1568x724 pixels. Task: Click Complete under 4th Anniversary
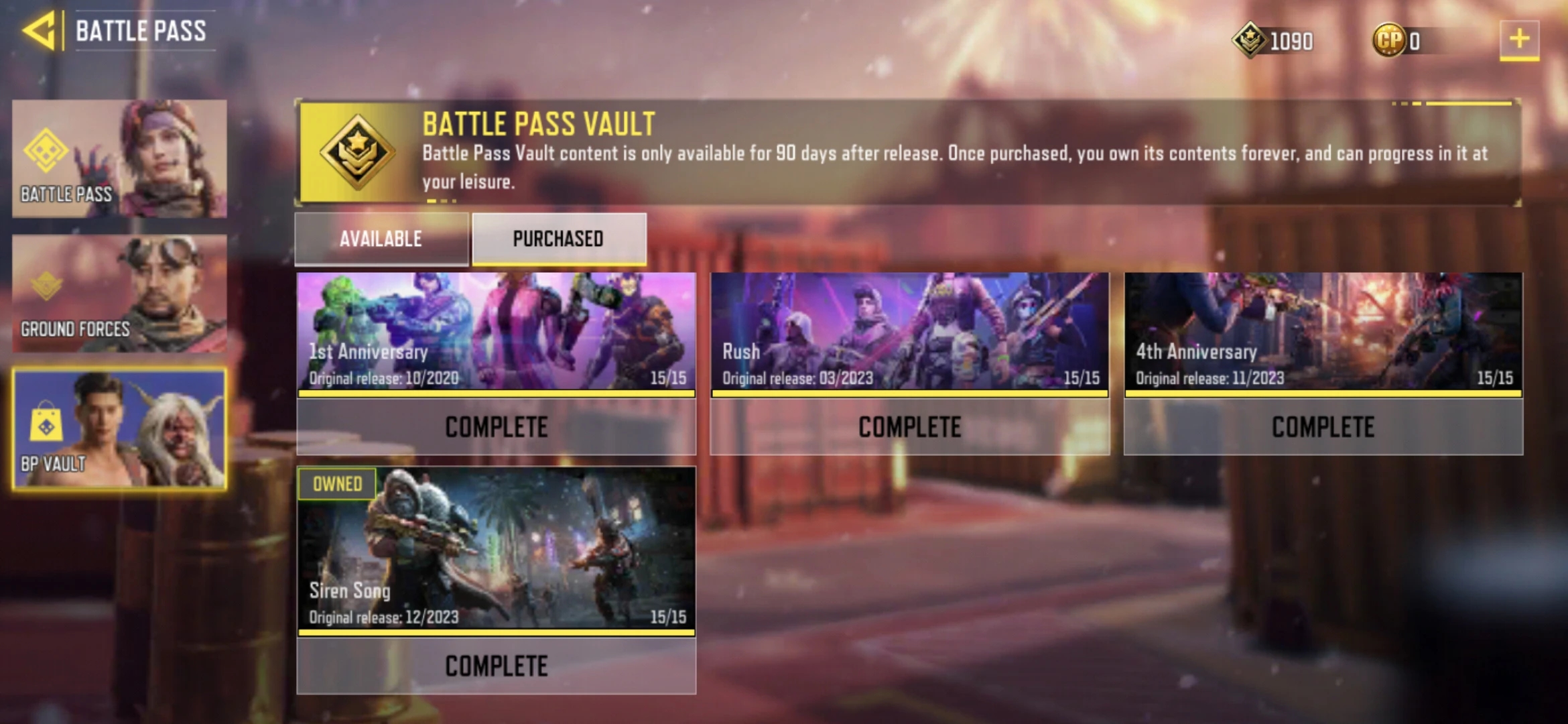pyautogui.click(x=1323, y=427)
